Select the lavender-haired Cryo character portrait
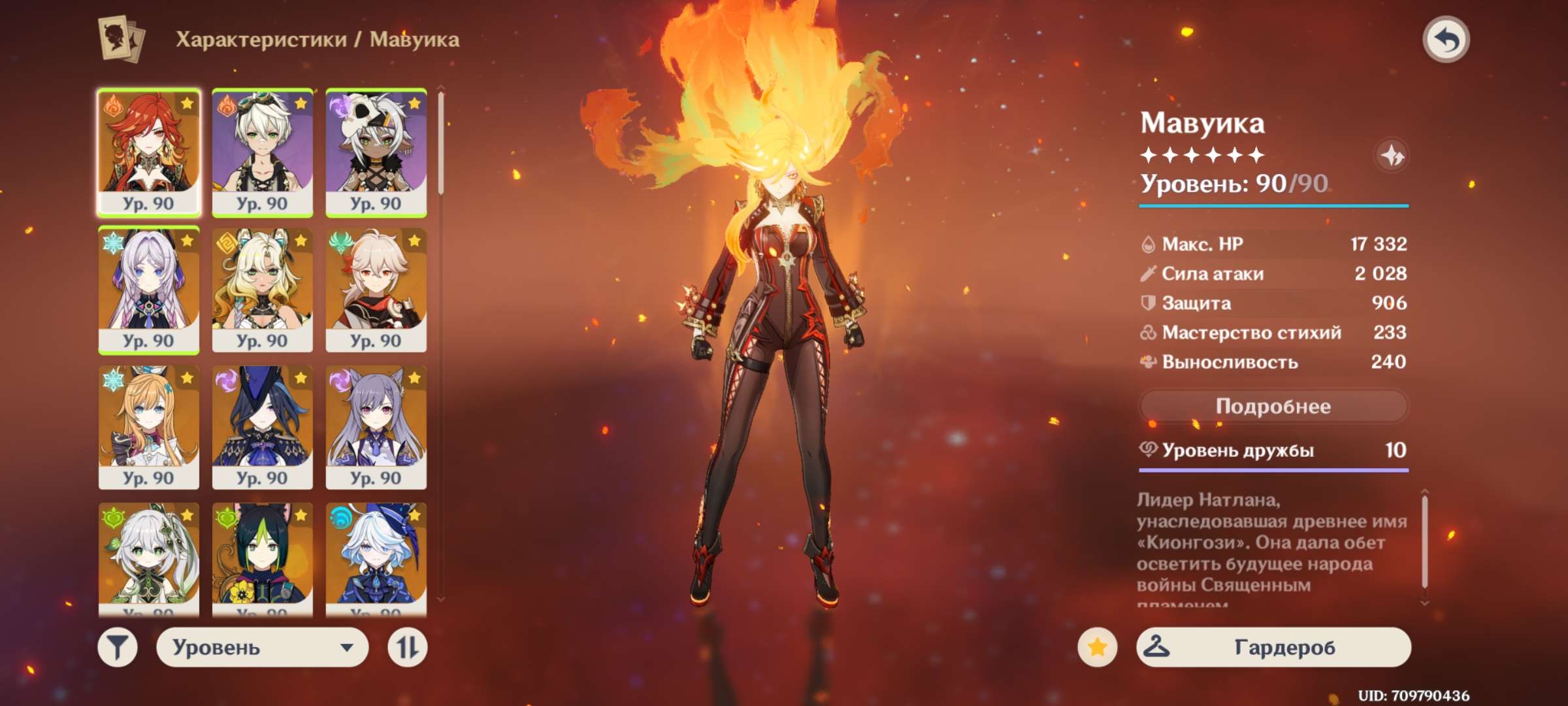1568x706 pixels. pyautogui.click(x=149, y=290)
